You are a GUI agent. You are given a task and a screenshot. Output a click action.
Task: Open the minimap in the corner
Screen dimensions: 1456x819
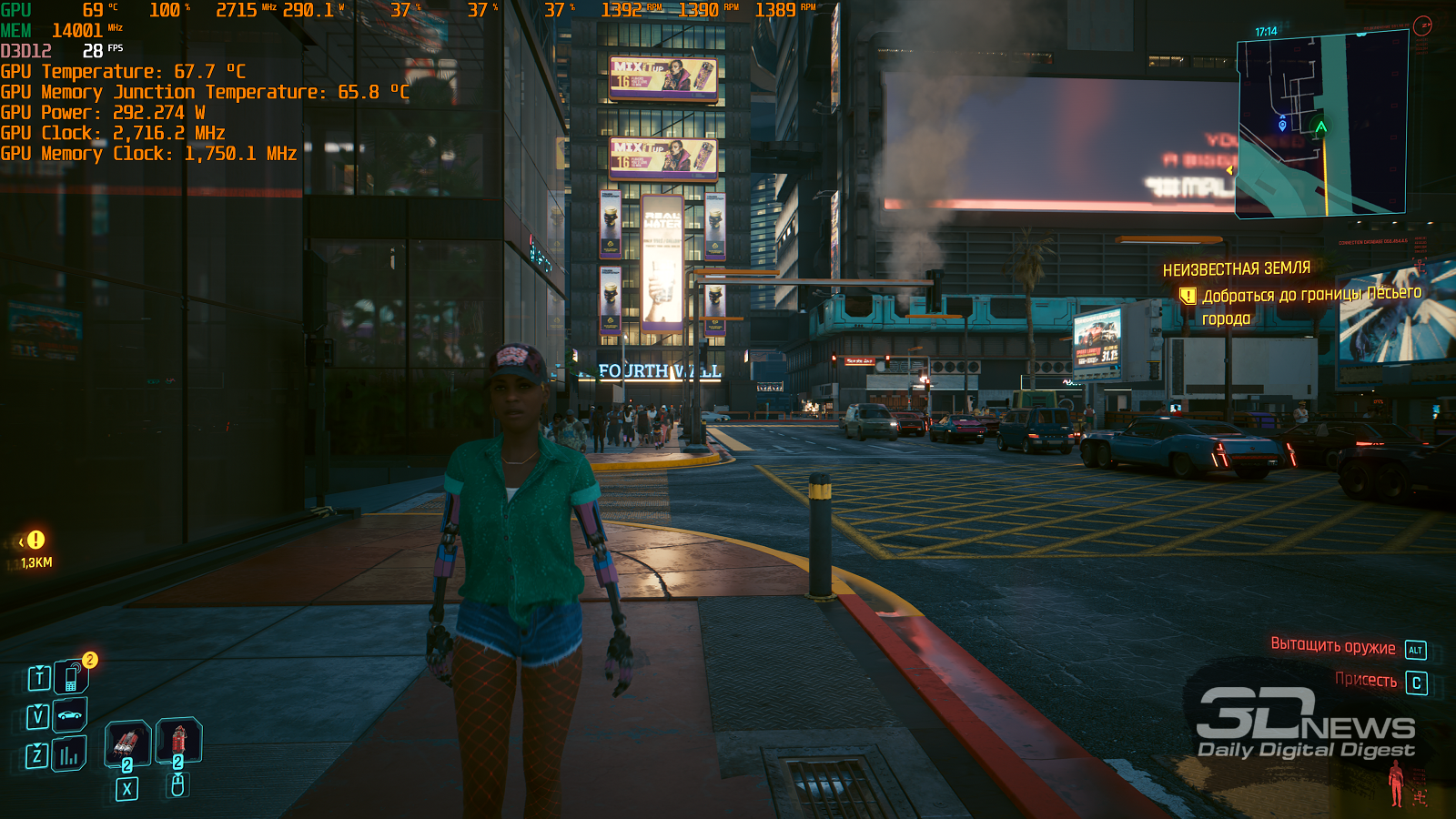(x=1321, y=125)
